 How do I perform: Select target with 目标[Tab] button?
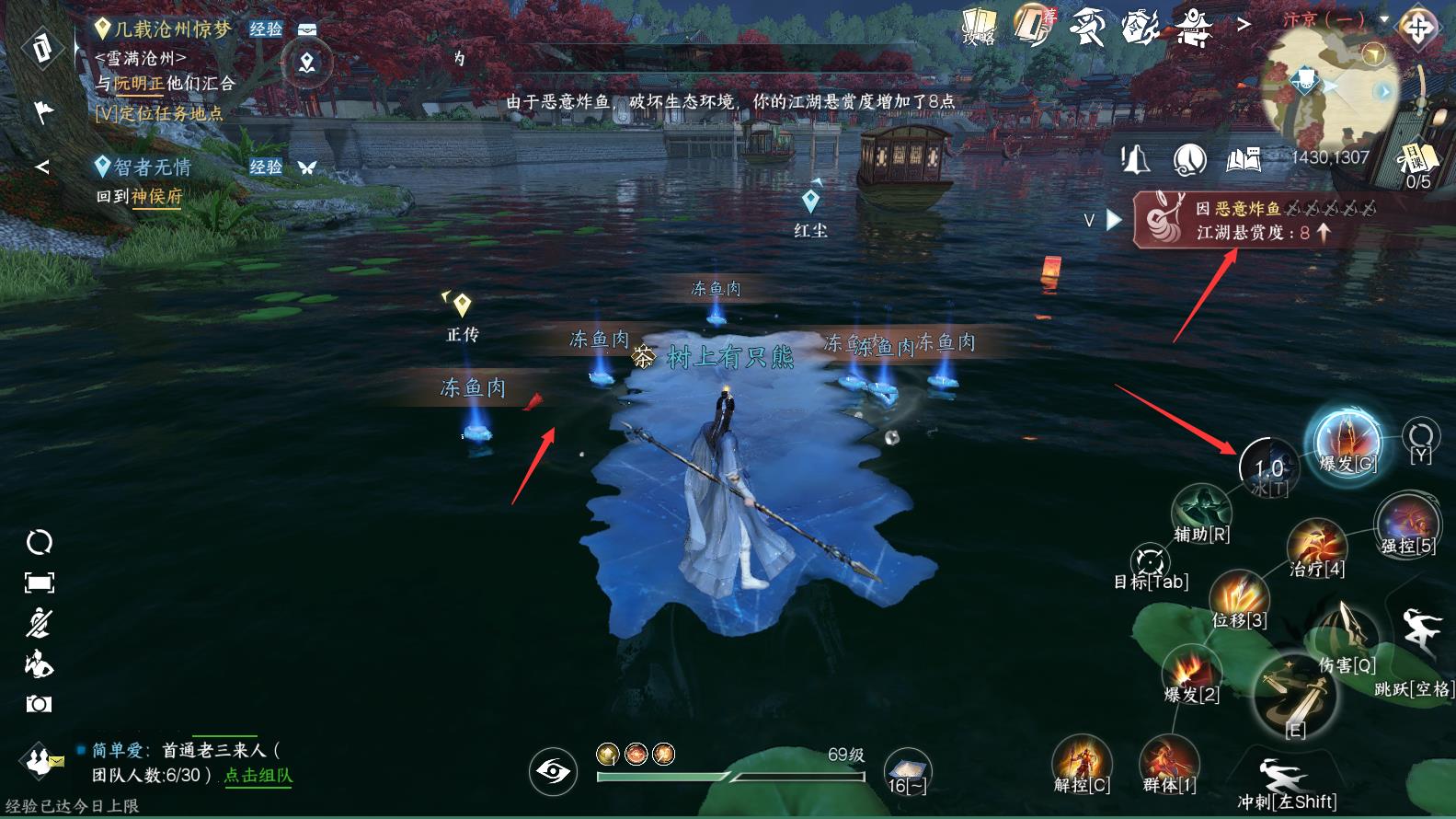coord(1151,564)
